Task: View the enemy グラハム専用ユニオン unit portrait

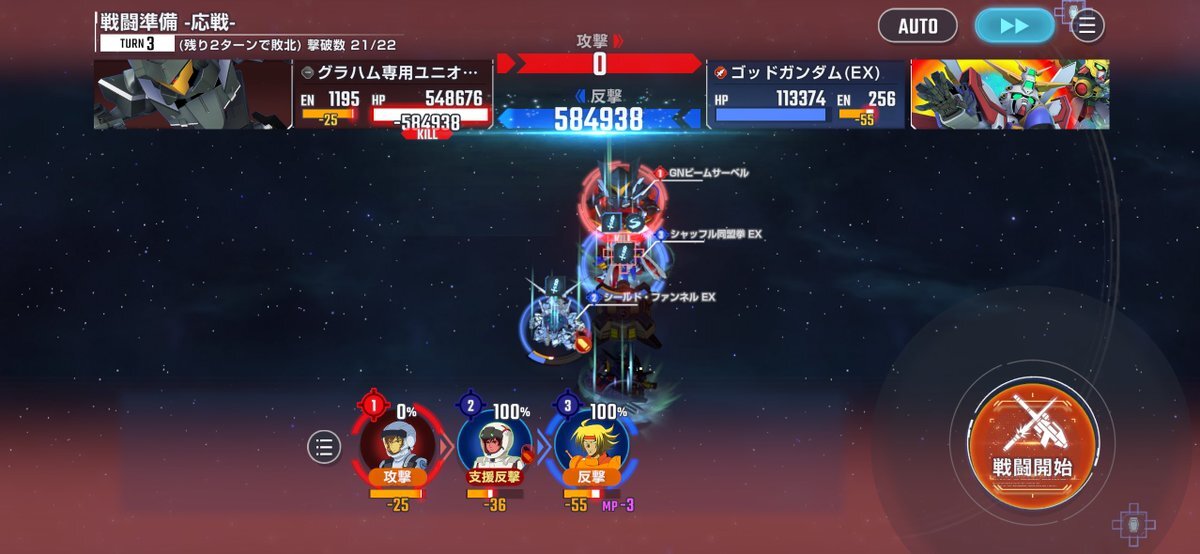Action: point(192,95)
